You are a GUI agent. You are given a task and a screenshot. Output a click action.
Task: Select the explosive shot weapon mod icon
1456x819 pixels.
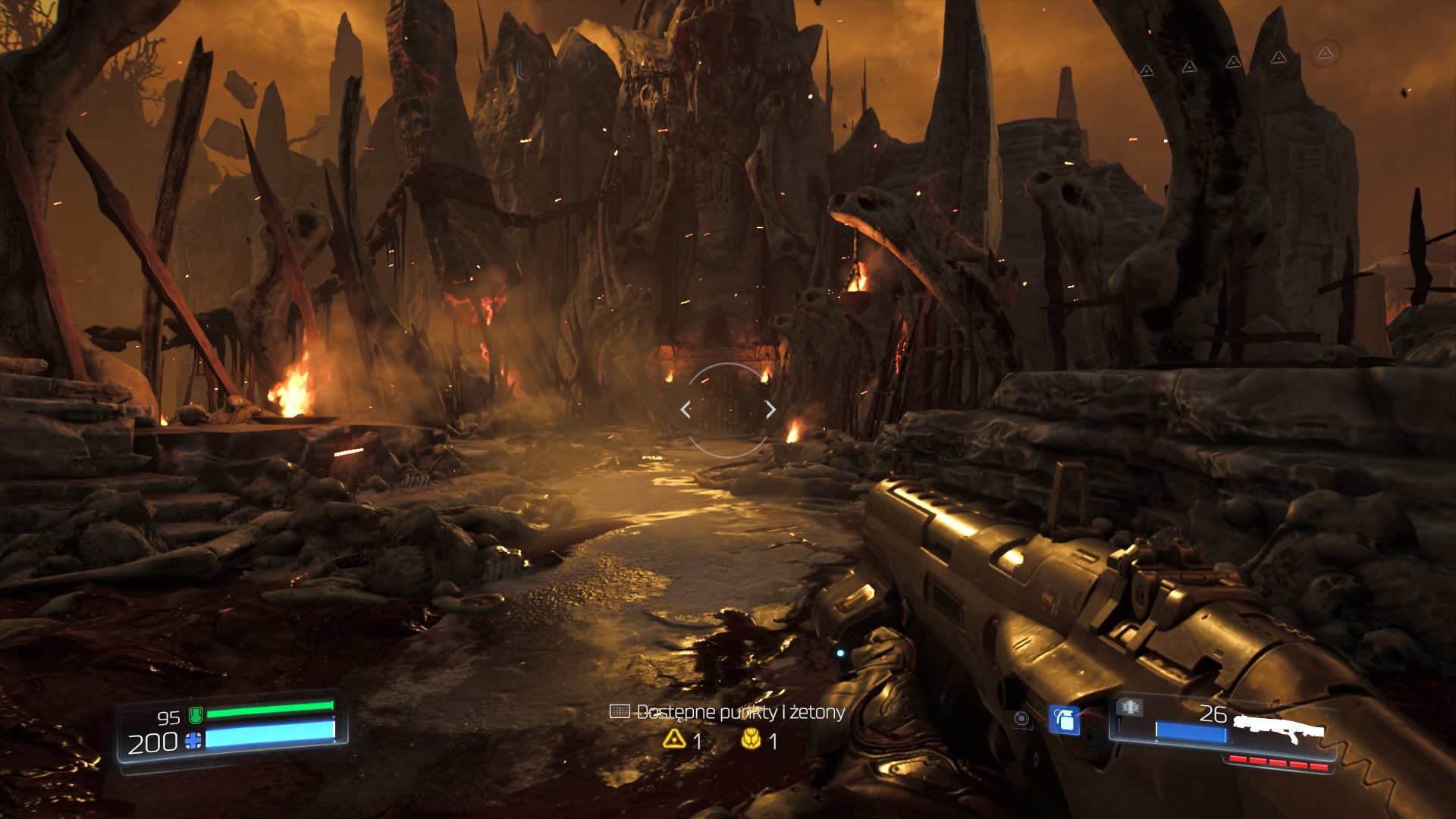click(x=1129, y=708)
